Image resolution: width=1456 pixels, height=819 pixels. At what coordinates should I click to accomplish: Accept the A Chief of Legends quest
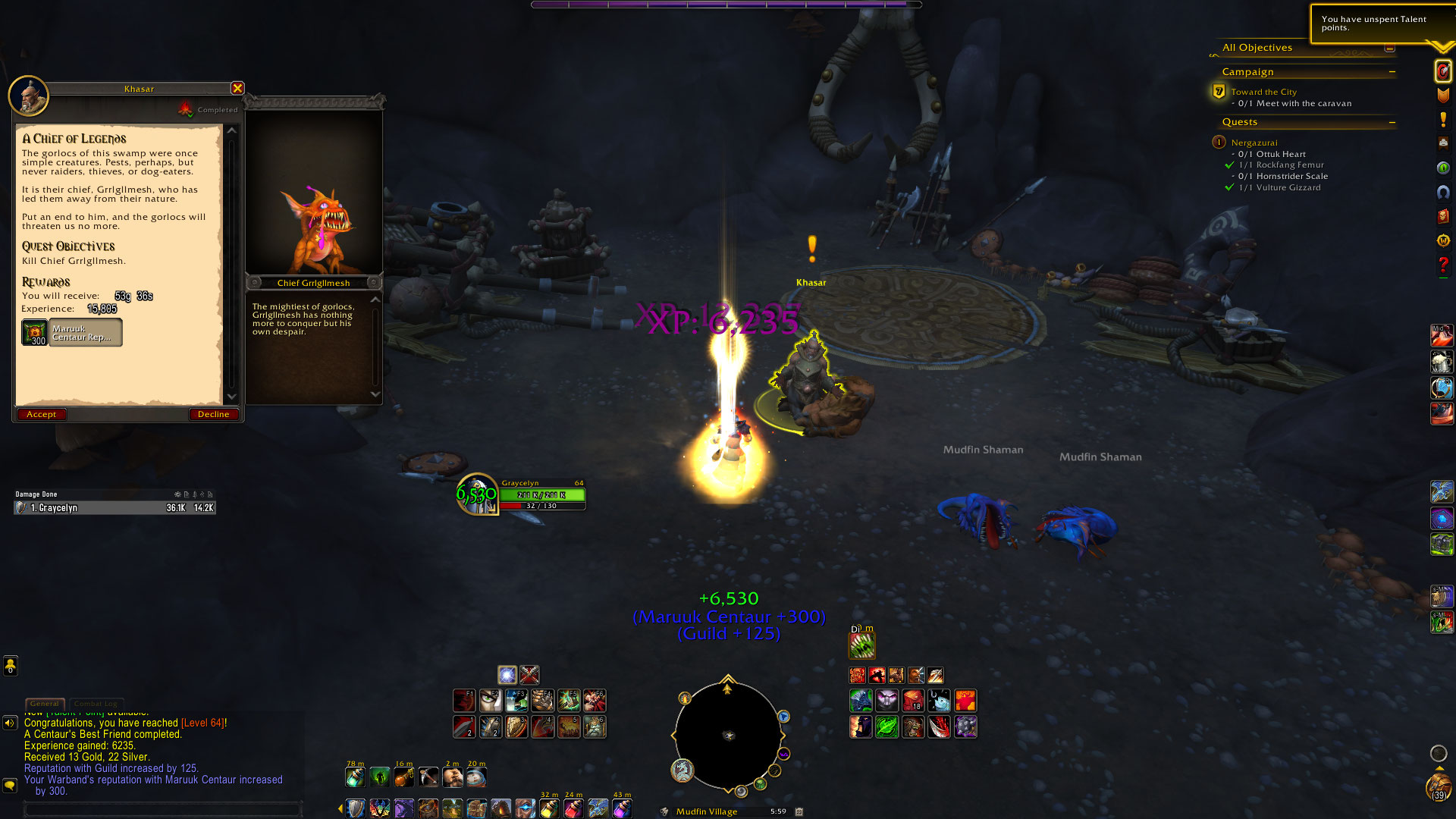(42, 414)
